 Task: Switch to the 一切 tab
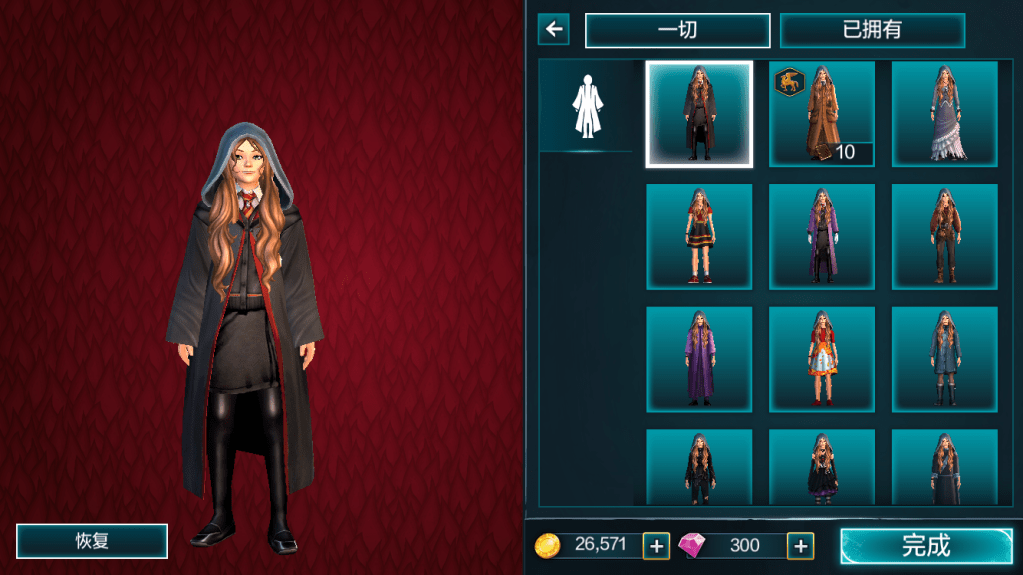tap(677, 30)
